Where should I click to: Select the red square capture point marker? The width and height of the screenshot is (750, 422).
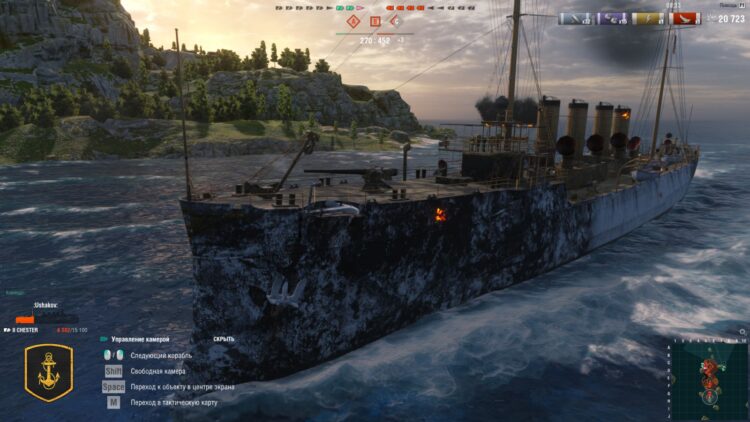coord(375,20)
